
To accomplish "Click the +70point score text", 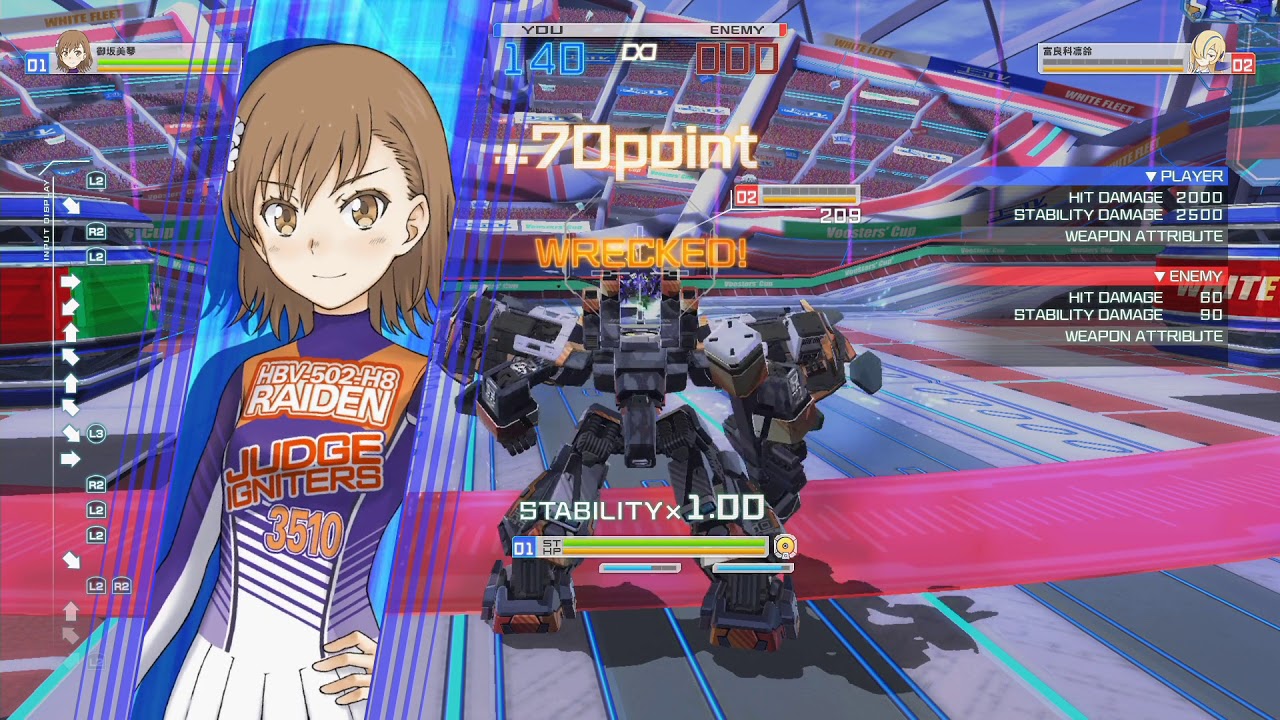I will tap(625, 145).
